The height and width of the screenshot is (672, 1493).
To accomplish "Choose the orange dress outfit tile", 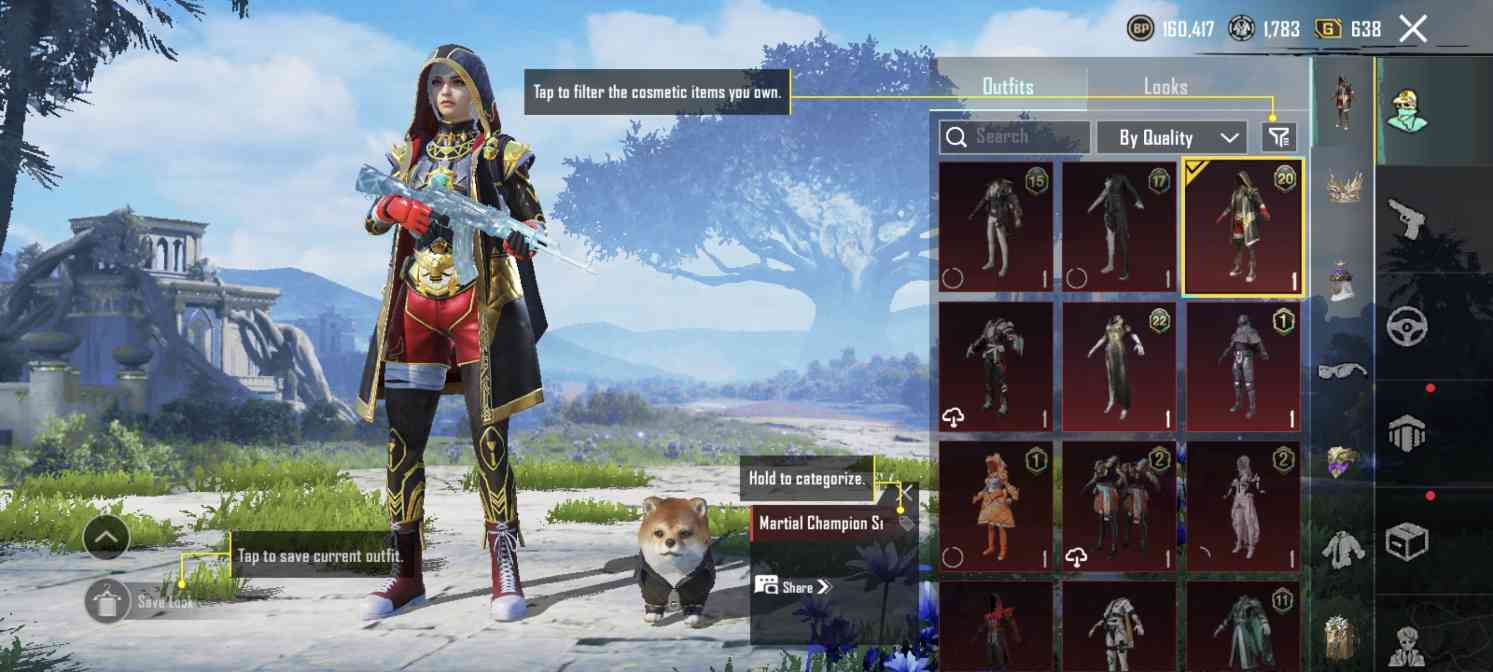I will [x=996, y=507].
